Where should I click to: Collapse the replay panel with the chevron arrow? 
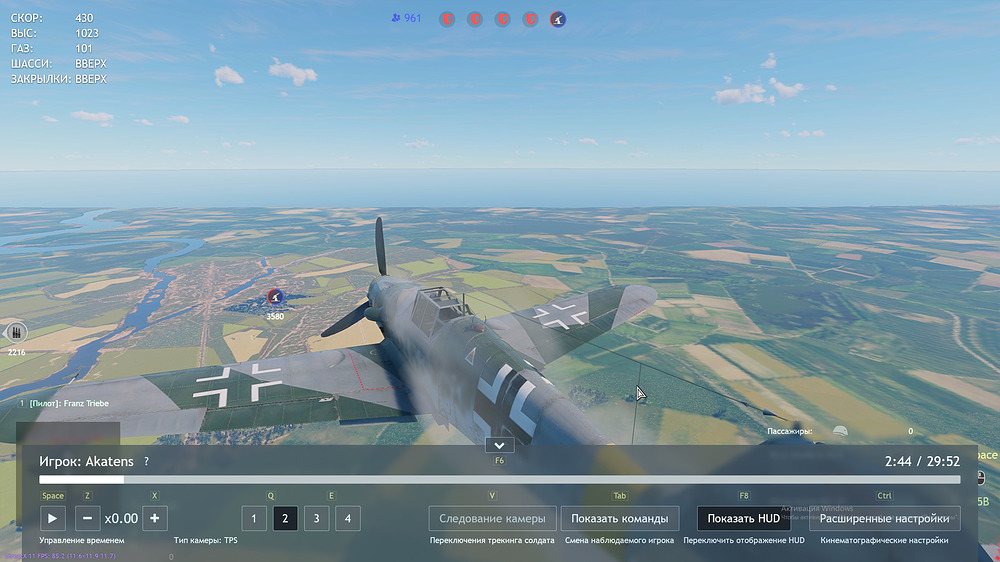click(x=499, y=445)
